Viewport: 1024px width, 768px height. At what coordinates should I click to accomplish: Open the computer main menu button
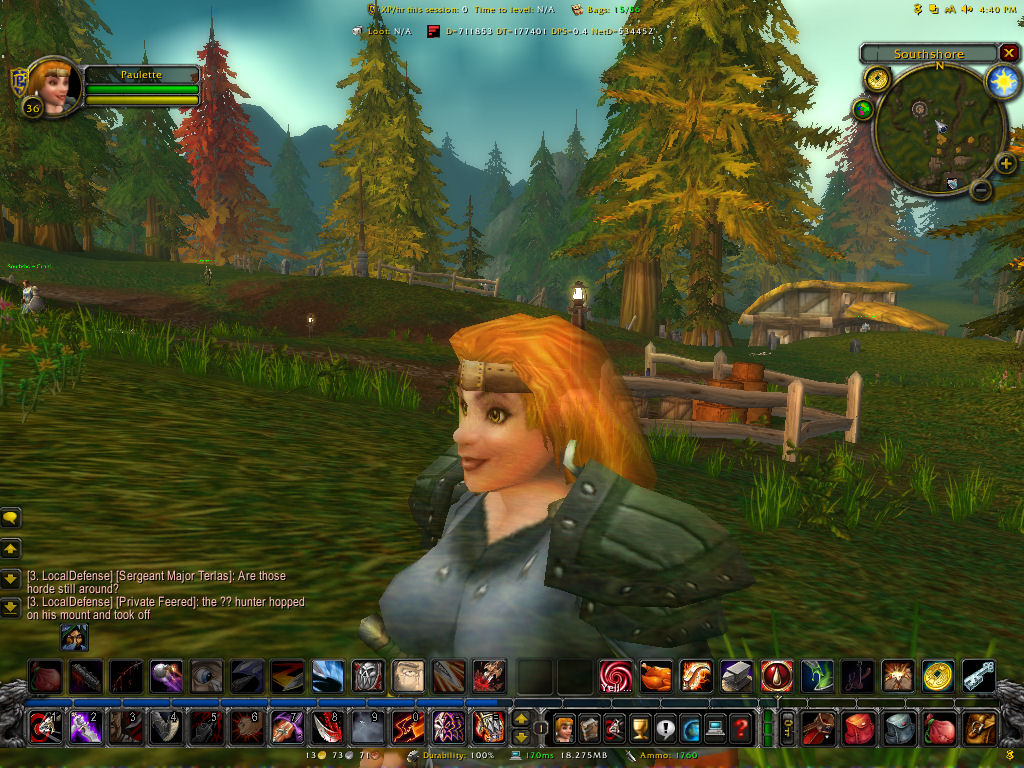coord(715,727)
